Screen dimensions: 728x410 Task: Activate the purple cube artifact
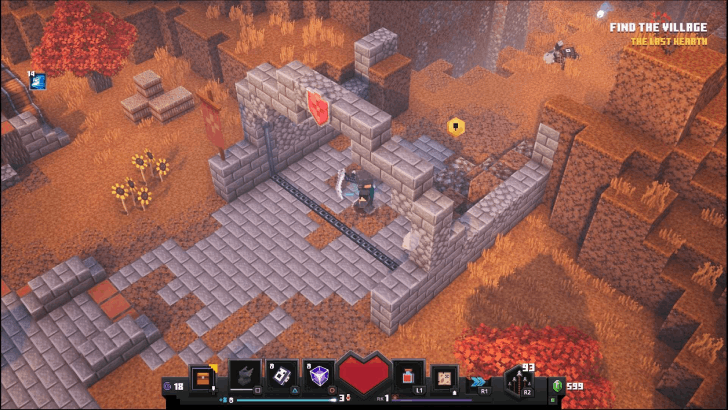pyautogui.click(x=319, y=376)
